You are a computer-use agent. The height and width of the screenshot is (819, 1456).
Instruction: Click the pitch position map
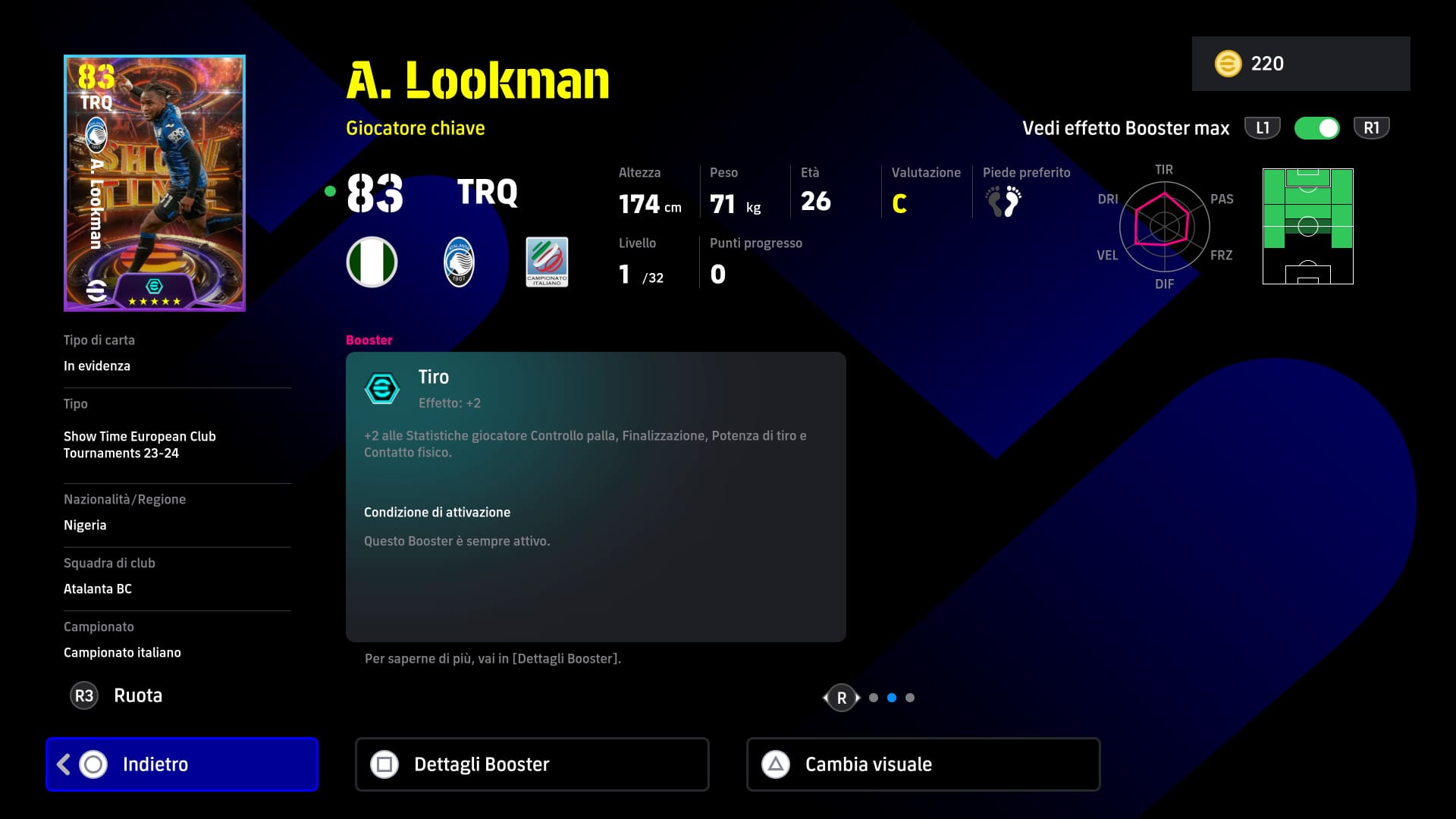(x=1307, y=226)
